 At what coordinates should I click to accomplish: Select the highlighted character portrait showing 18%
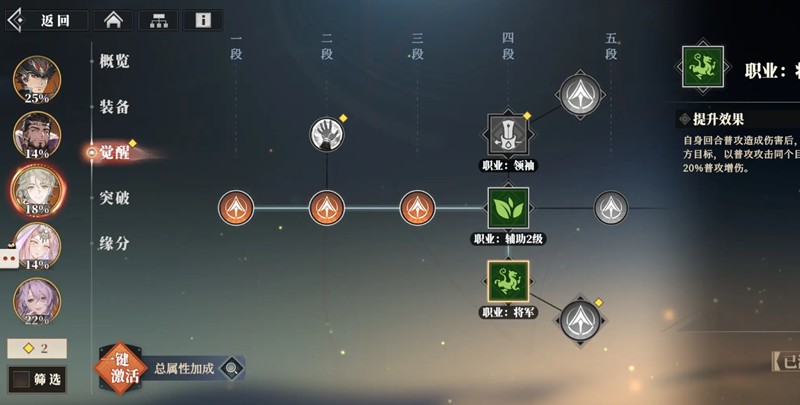click(37, 189)
